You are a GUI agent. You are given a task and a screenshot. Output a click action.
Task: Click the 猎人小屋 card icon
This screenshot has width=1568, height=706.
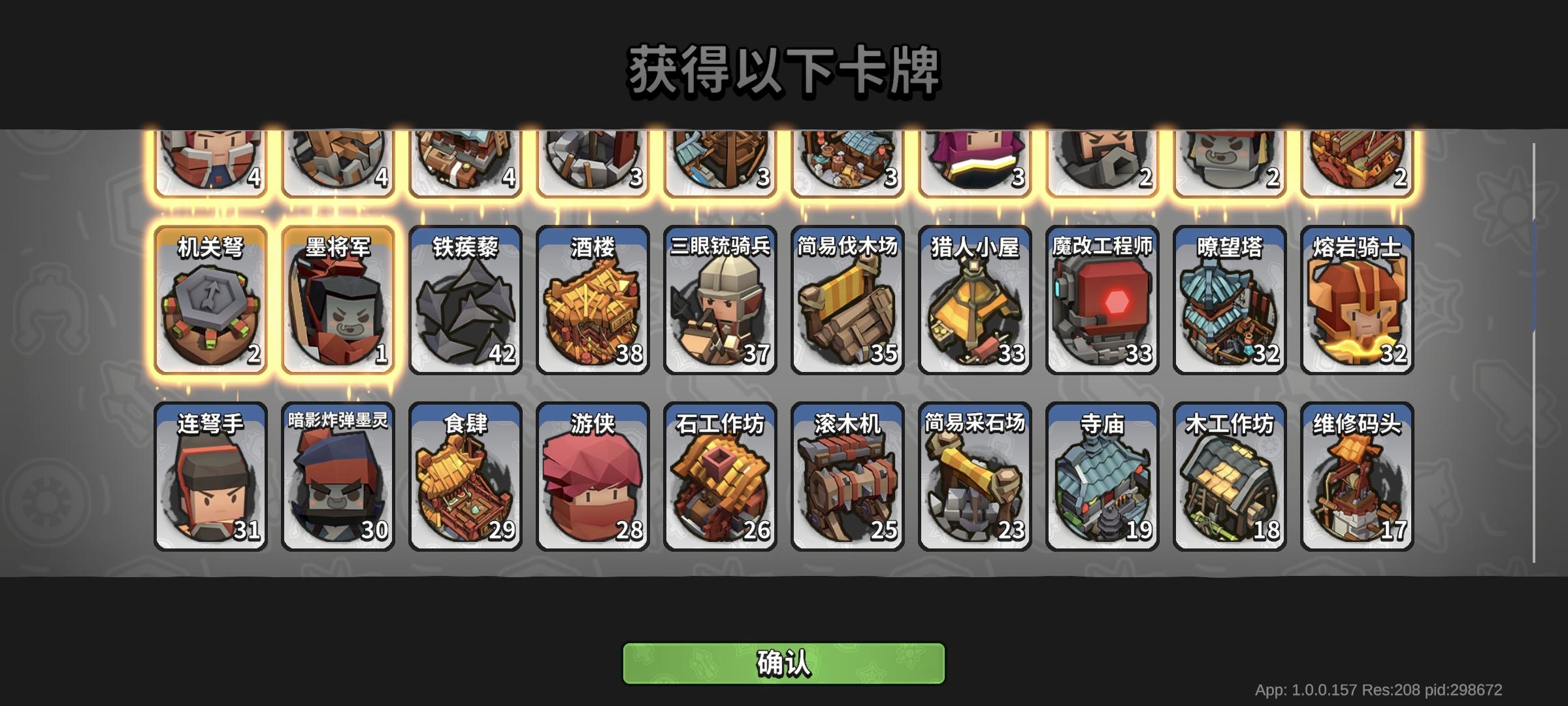pos(973,297)
